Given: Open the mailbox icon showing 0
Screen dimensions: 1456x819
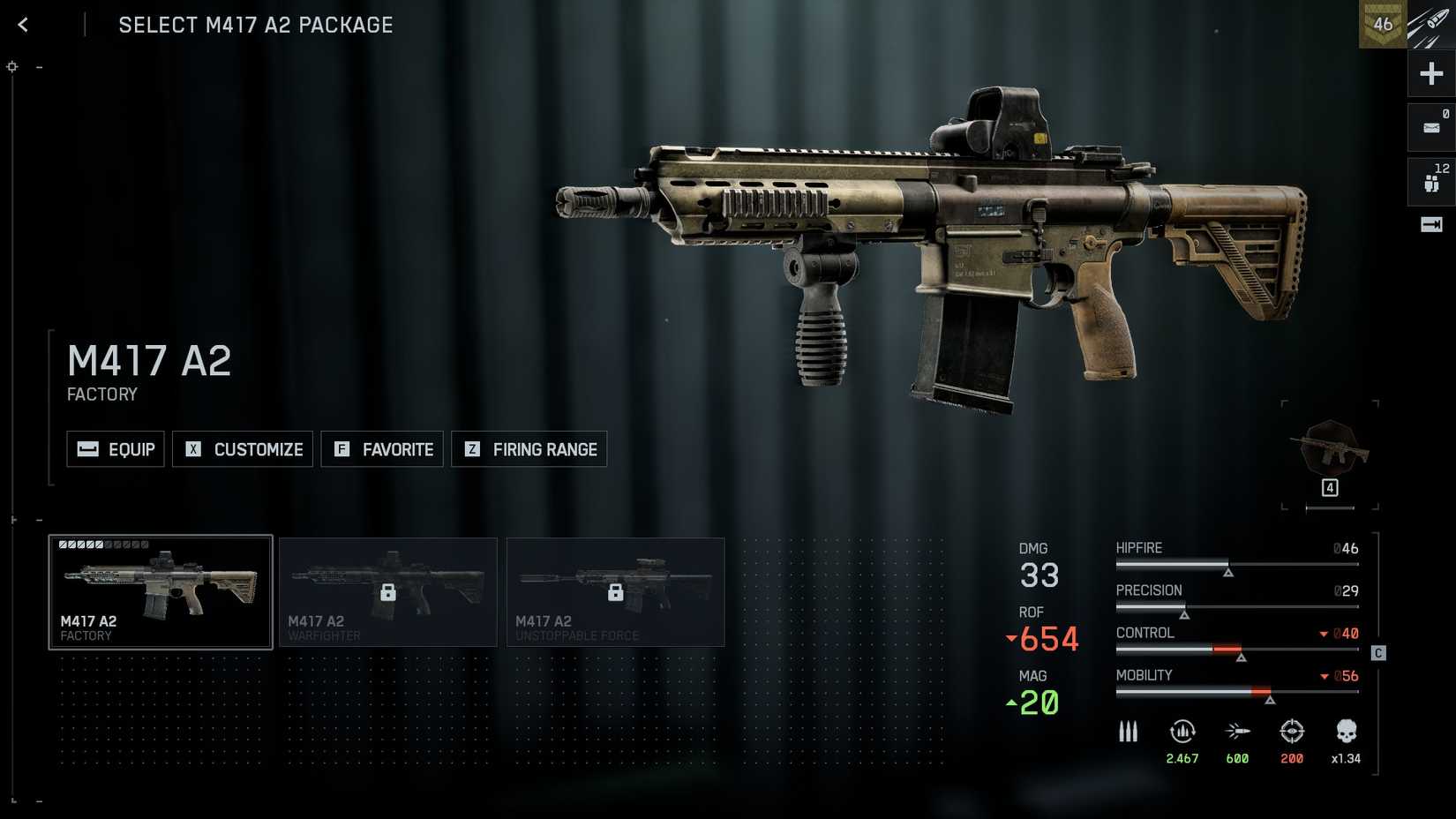Looking at the screenshot, I should pos(1430,126).
